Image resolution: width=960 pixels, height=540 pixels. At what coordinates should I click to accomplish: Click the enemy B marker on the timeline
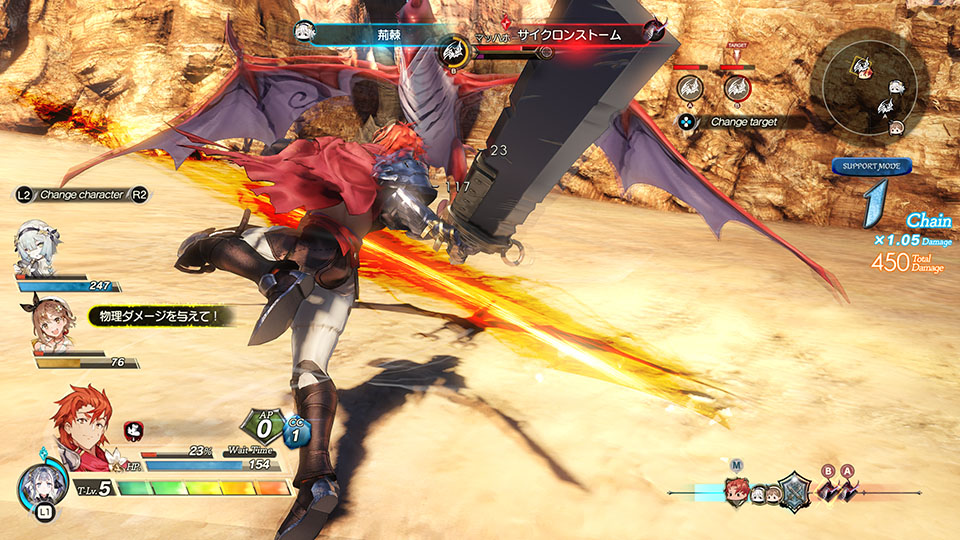click(827, 488)
